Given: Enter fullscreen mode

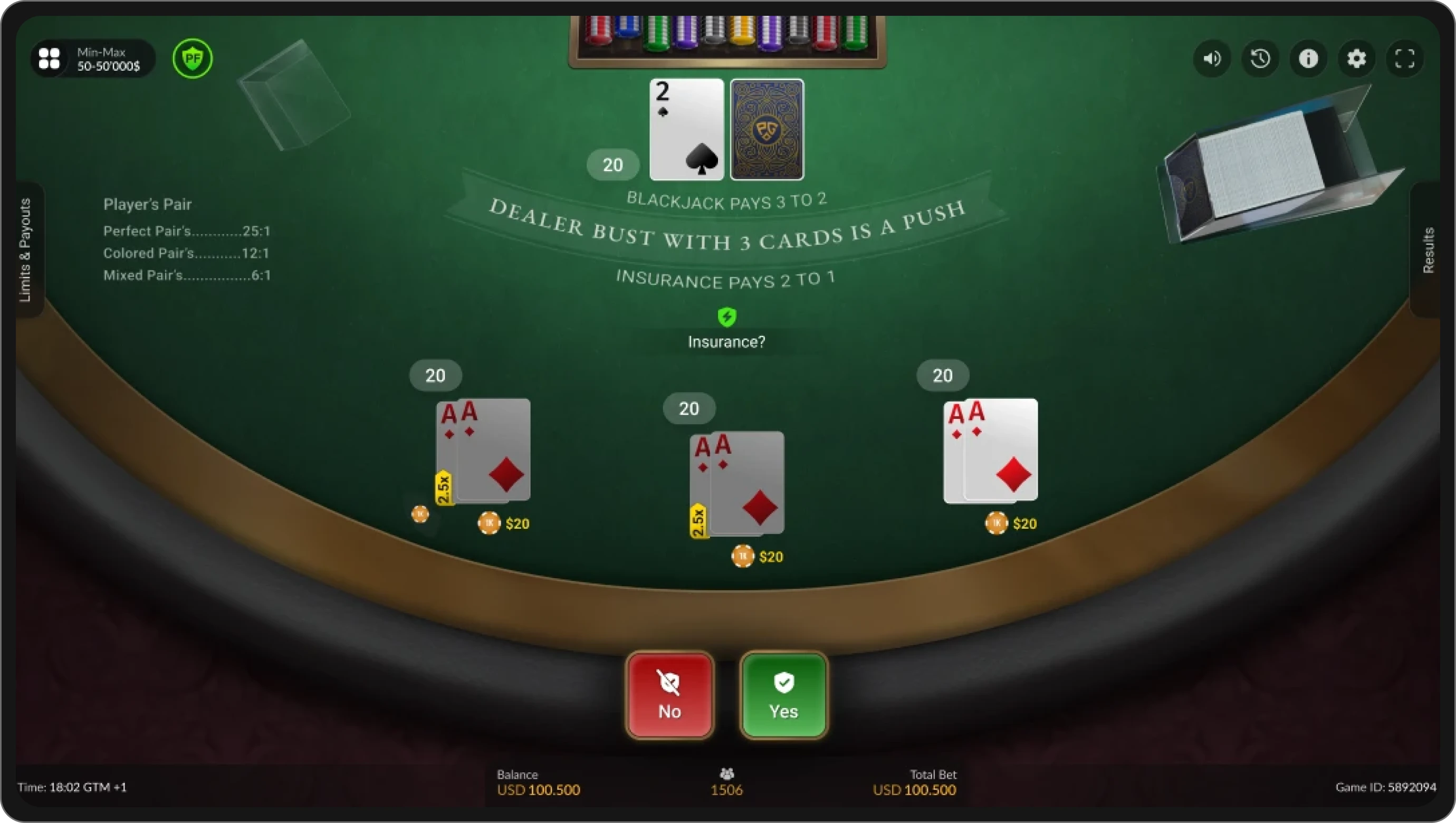Looking at the screenshot, I should pos(1406,59).
